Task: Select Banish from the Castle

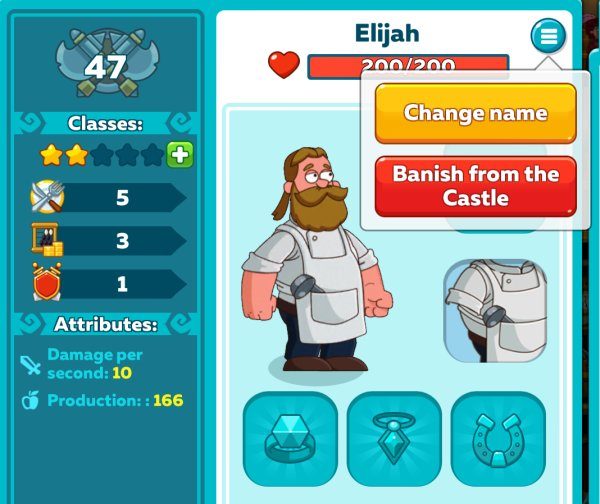Action: (475, 186)
